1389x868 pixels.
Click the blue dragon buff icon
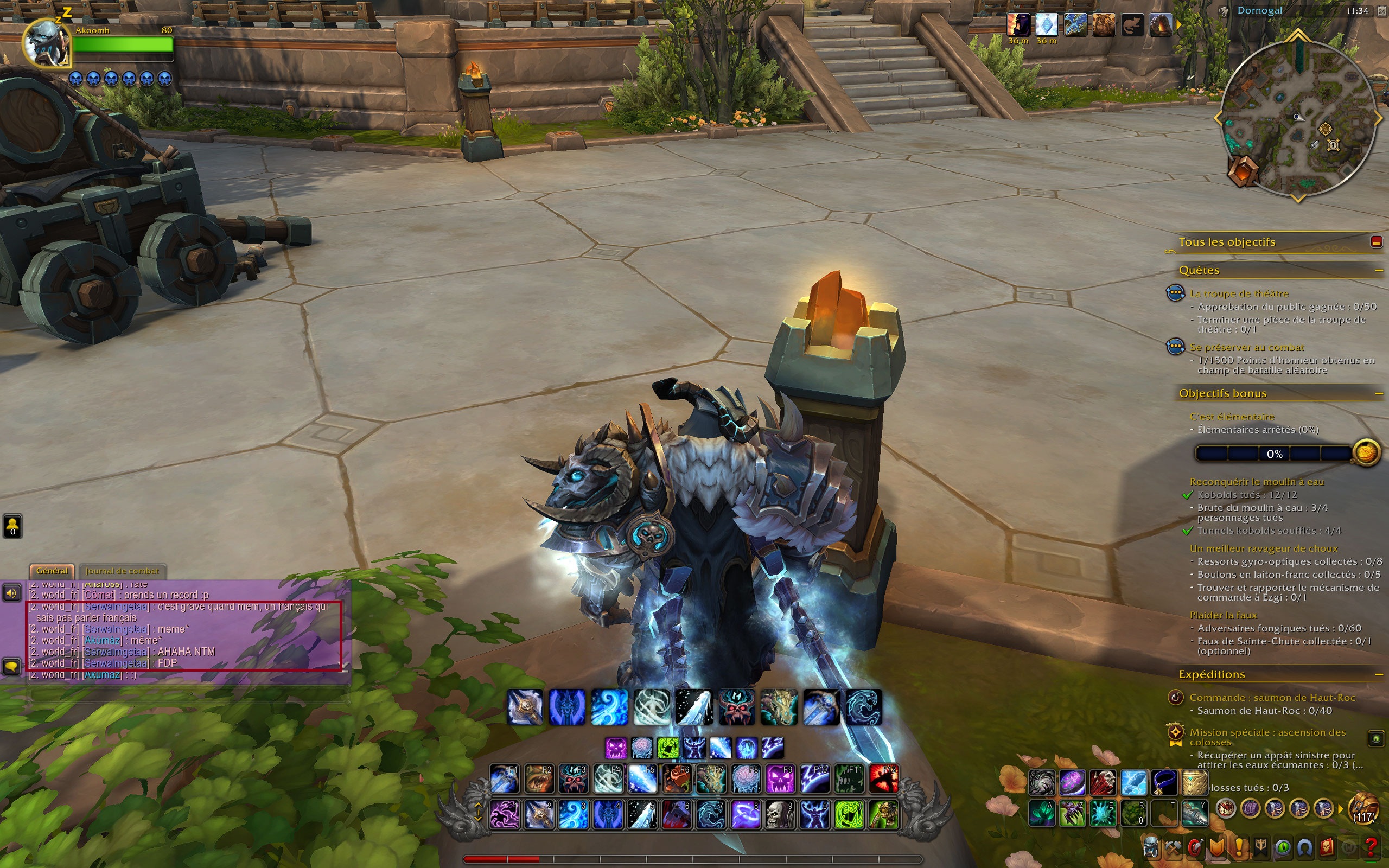pos(1074,25)
